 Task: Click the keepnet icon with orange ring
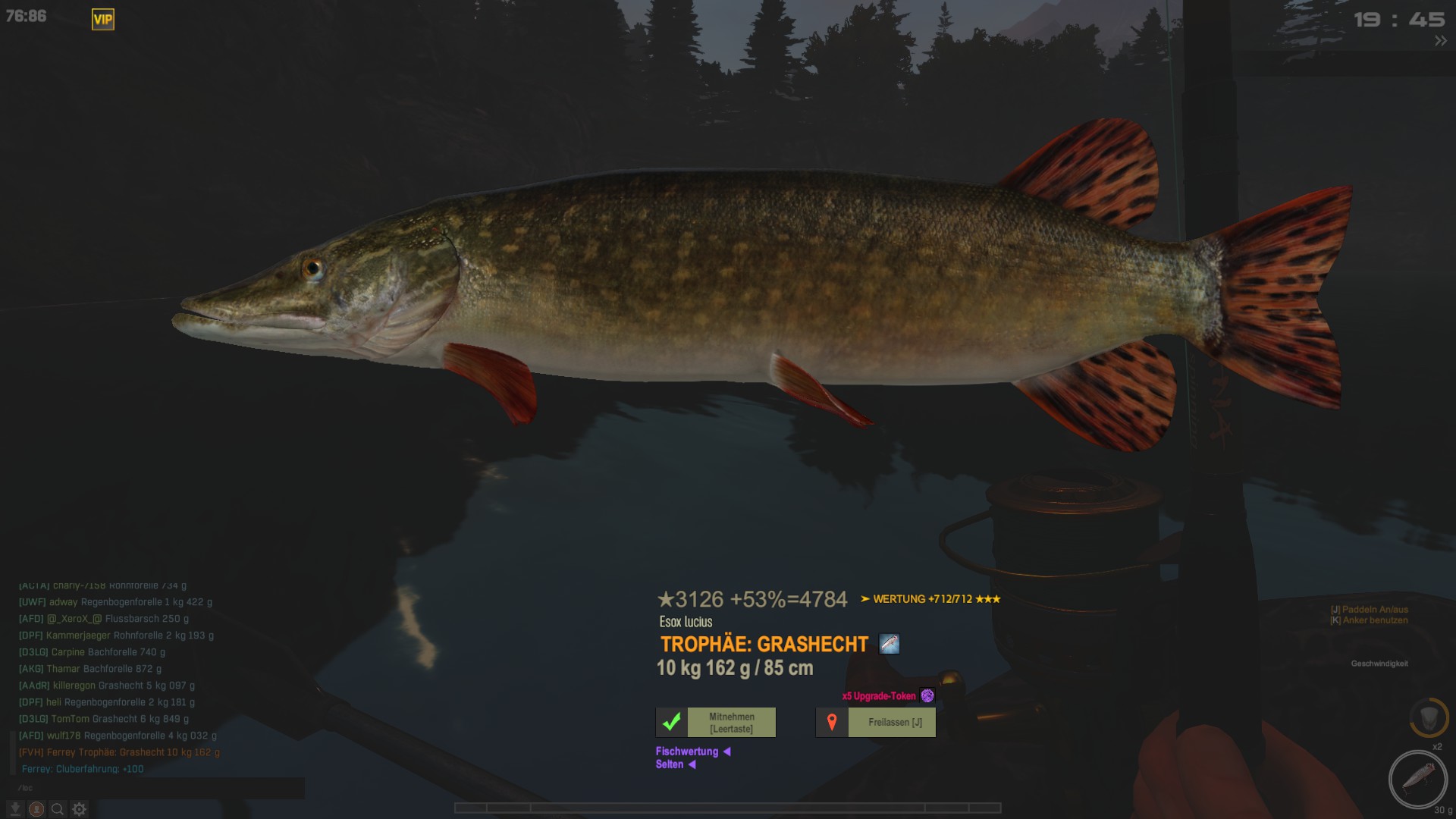tap(1429, 717)
